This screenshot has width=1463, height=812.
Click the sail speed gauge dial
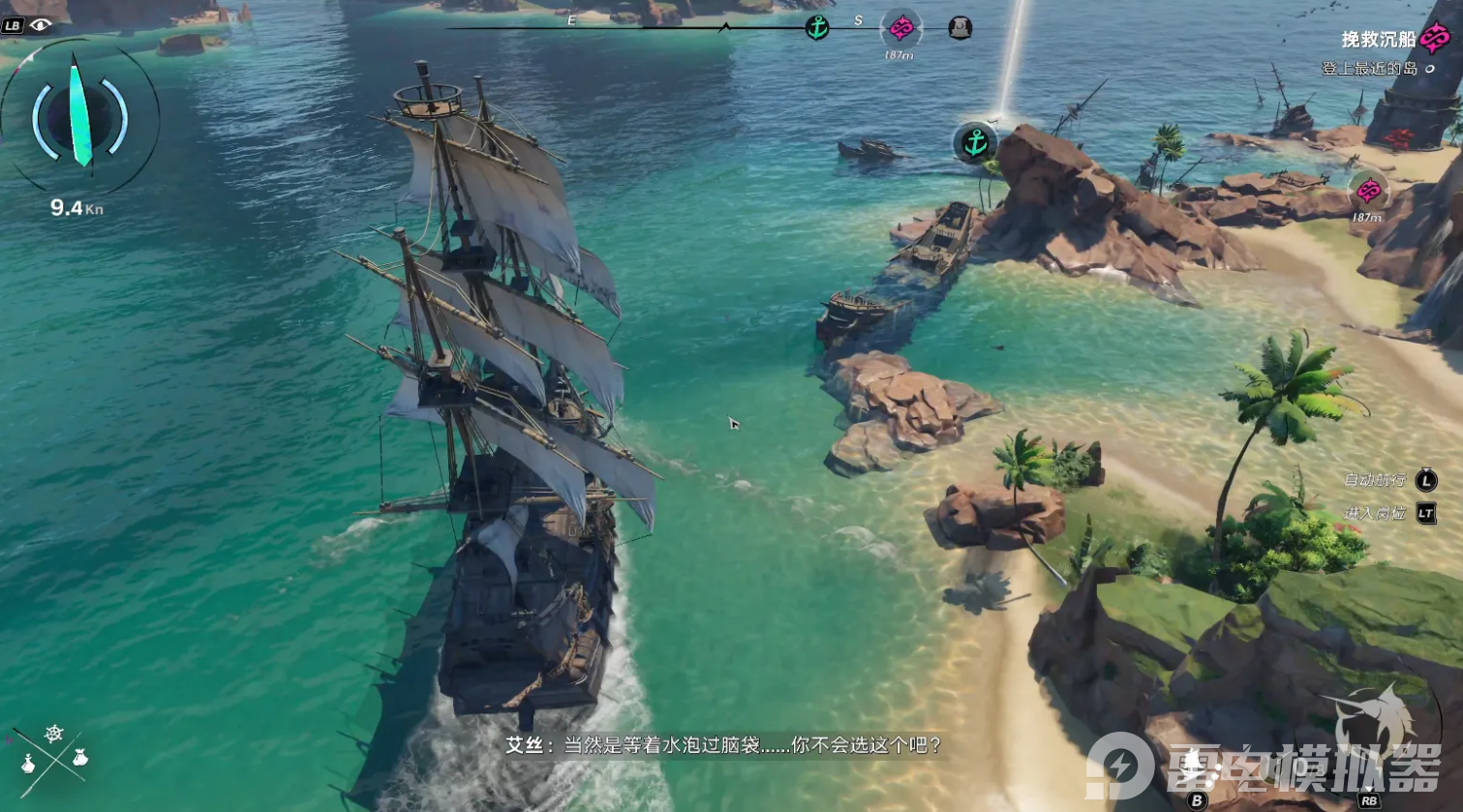pos(79,114)
